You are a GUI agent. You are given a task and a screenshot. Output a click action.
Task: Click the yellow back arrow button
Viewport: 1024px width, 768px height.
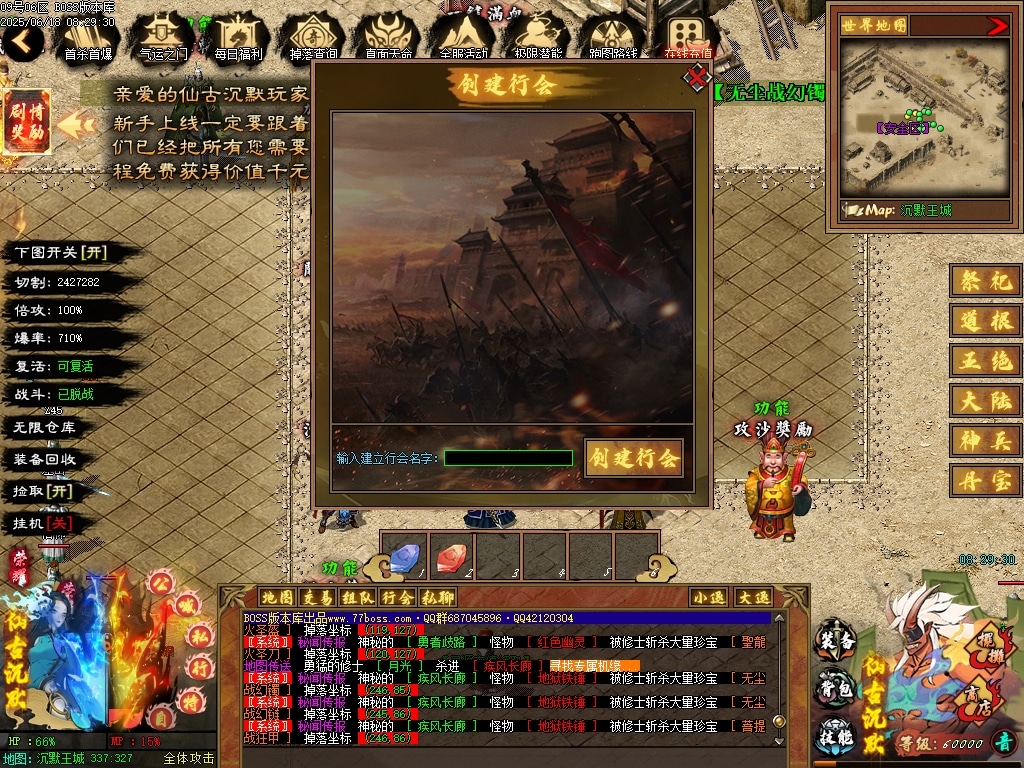[24, 41]
